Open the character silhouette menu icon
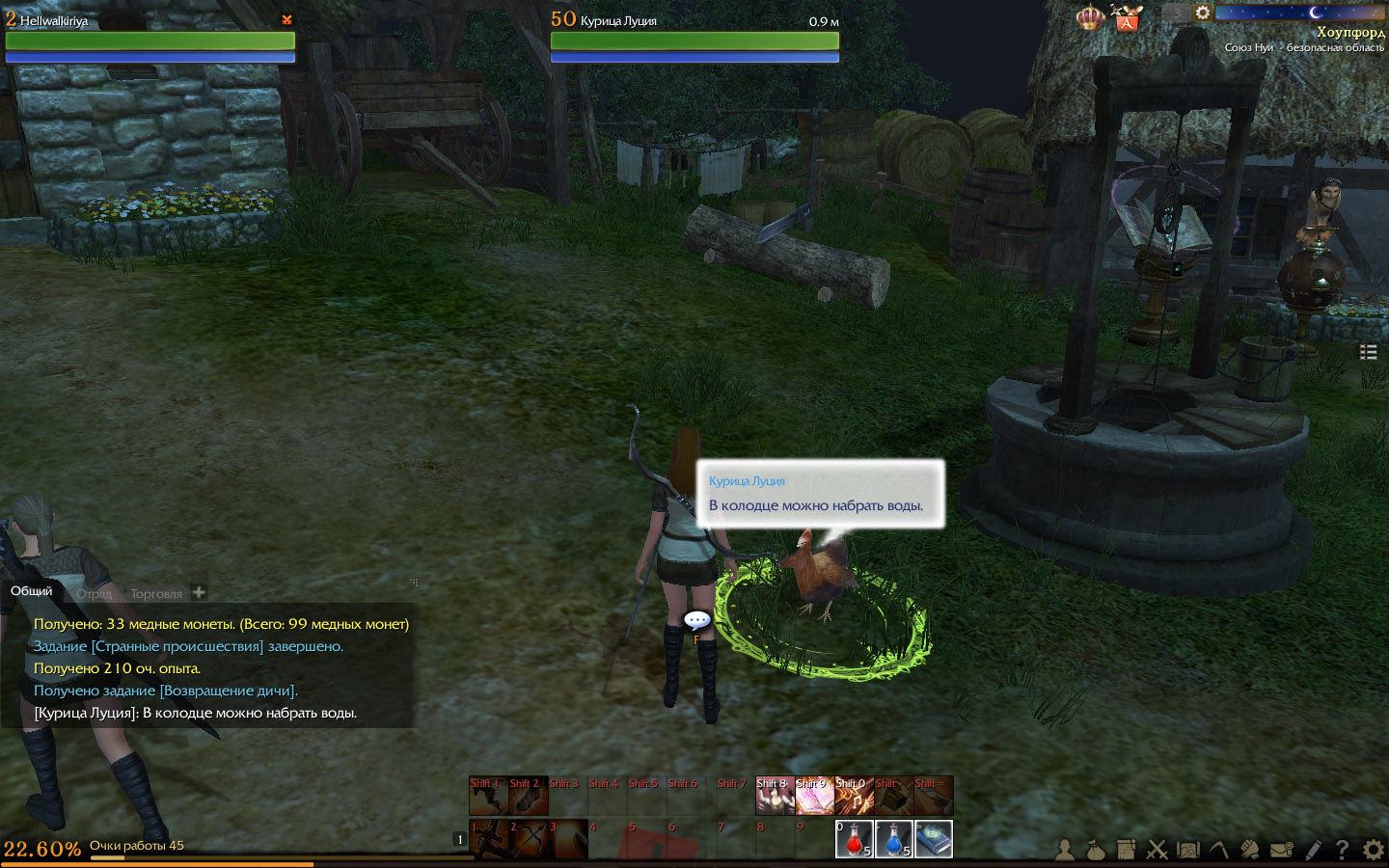 pyautogui.click(x=1065, y=850)
